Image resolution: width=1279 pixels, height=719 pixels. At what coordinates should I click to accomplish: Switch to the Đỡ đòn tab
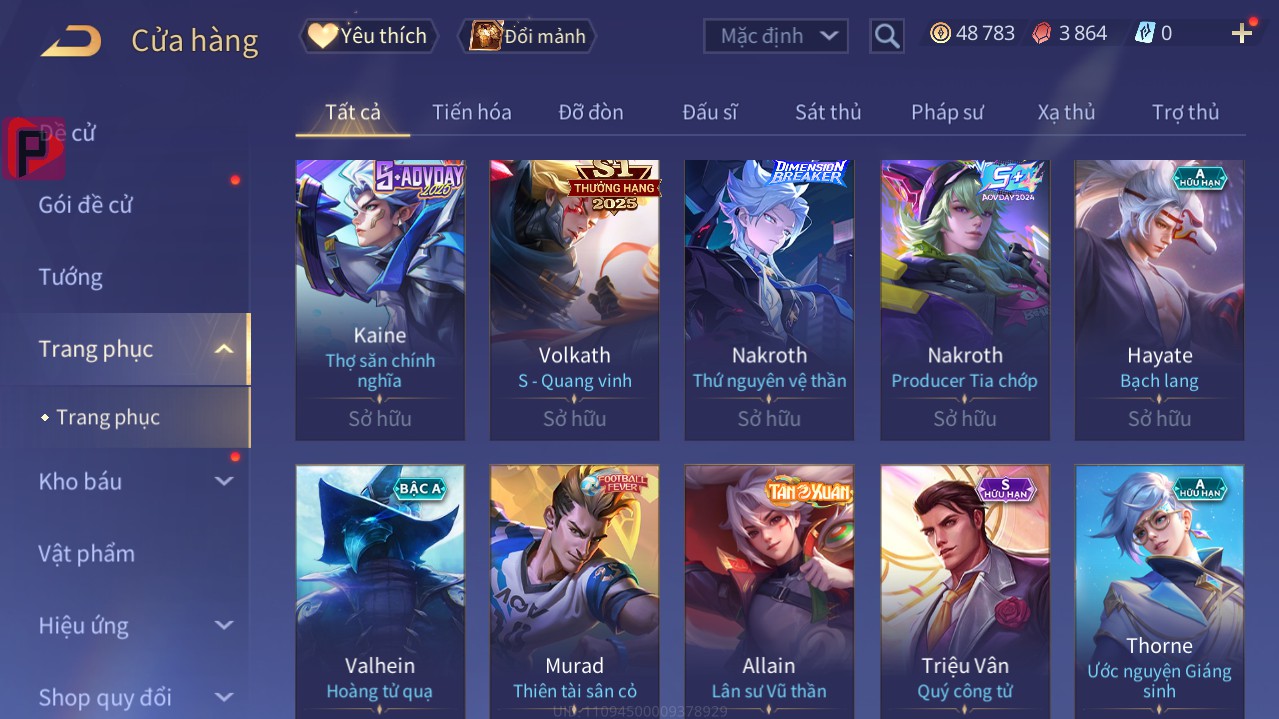click(590, 112)
